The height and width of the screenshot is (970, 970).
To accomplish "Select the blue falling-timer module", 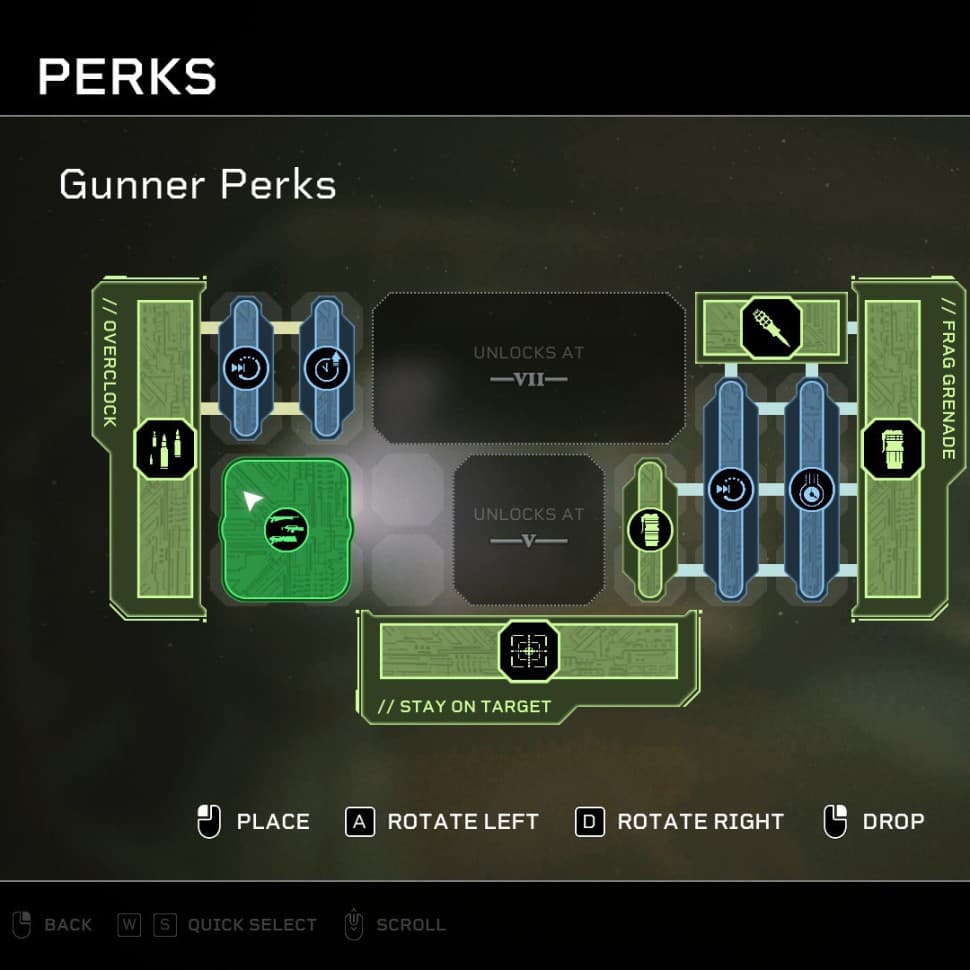I will pos(811,490).
